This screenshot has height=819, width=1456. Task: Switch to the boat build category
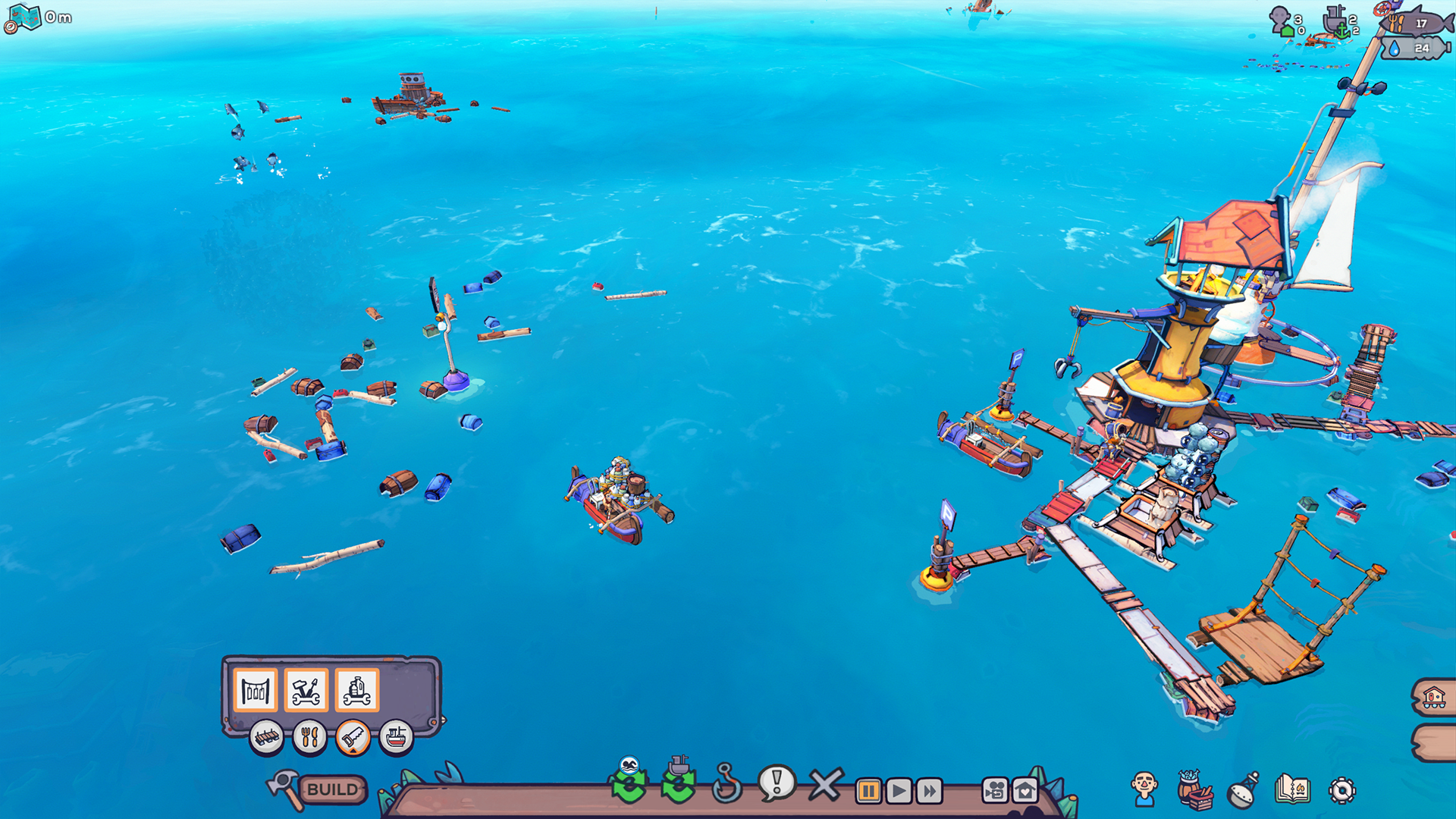click(x=396, y=736)
